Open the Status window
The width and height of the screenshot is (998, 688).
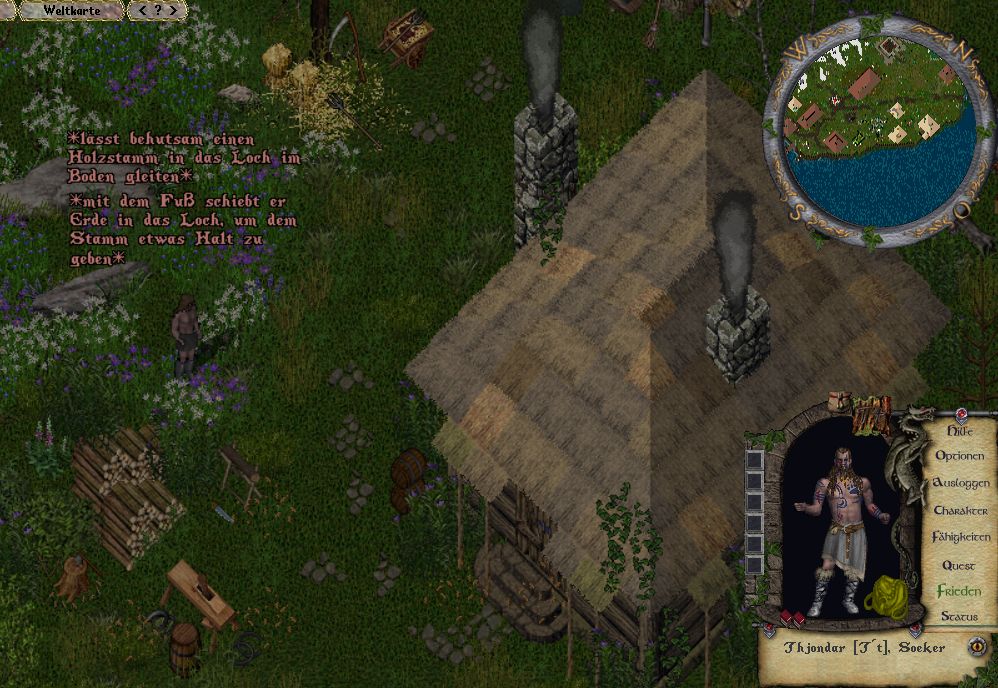tap(959, 617)
